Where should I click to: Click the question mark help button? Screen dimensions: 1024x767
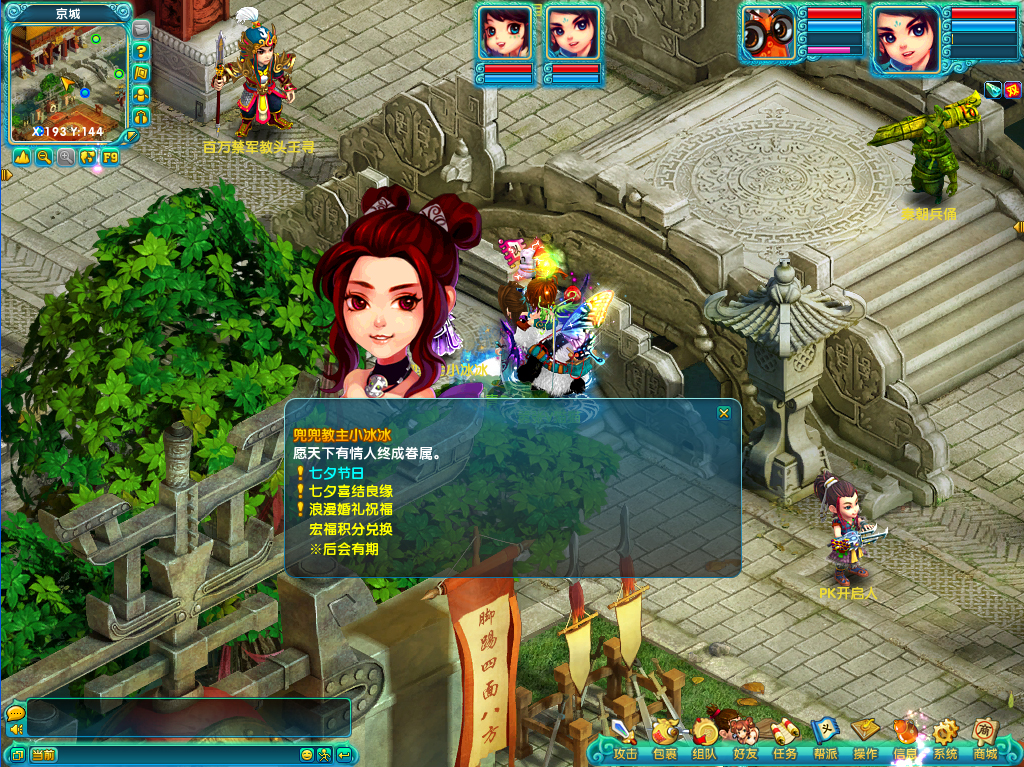pos(141,51)
